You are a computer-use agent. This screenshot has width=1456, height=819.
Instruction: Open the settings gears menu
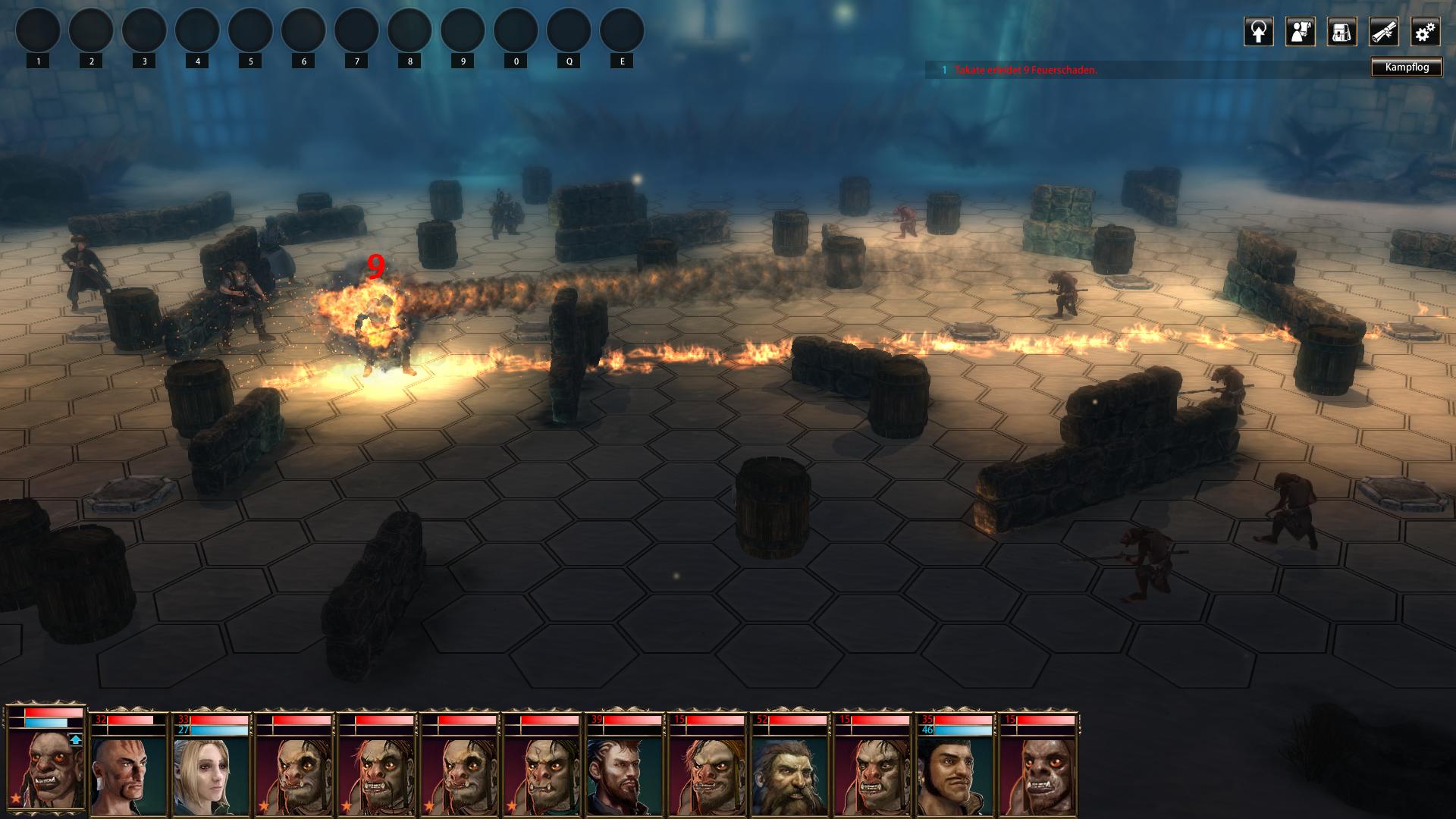[x=1425, y=32]
